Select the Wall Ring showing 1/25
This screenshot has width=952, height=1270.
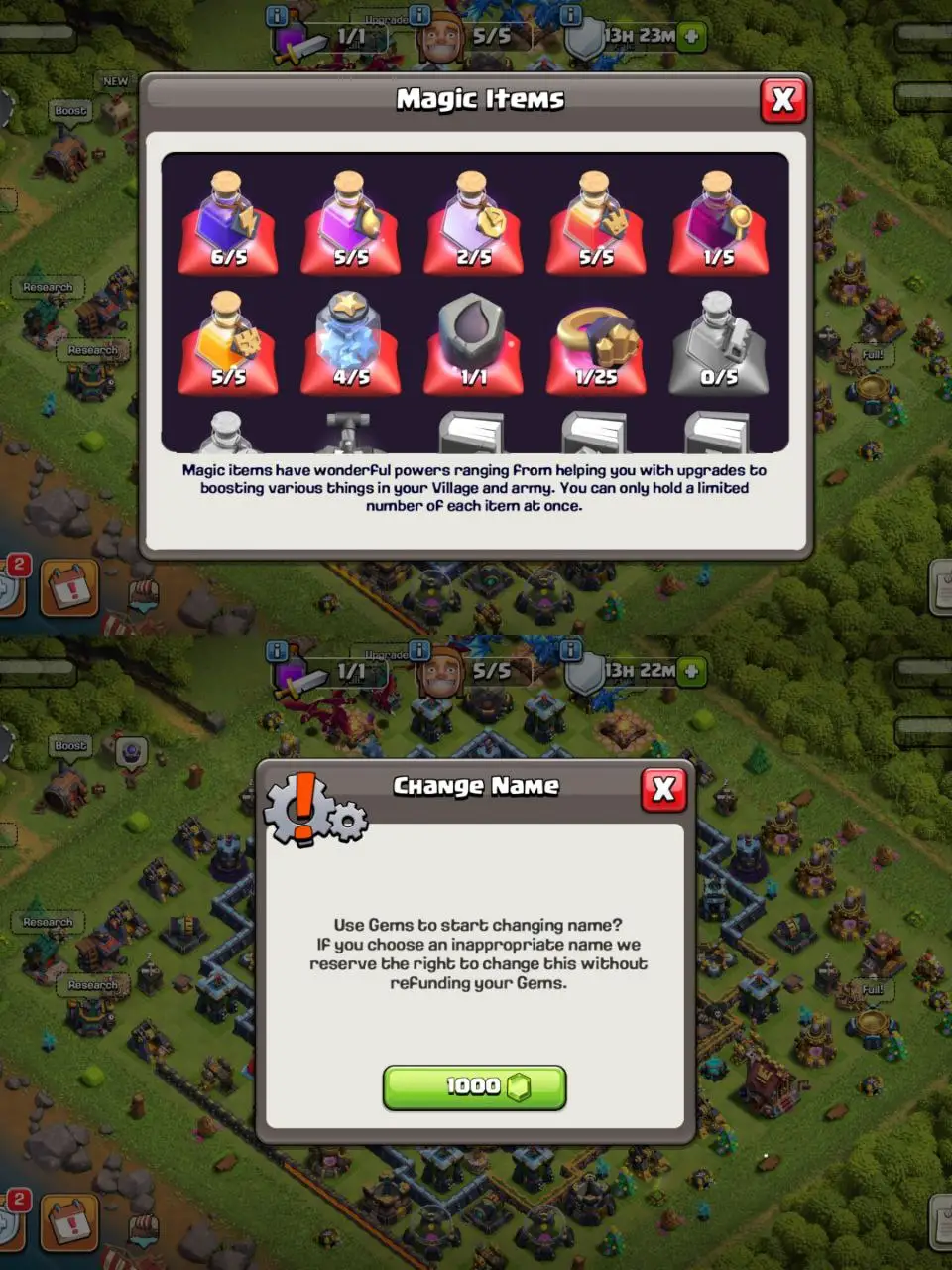pos(596,343)
